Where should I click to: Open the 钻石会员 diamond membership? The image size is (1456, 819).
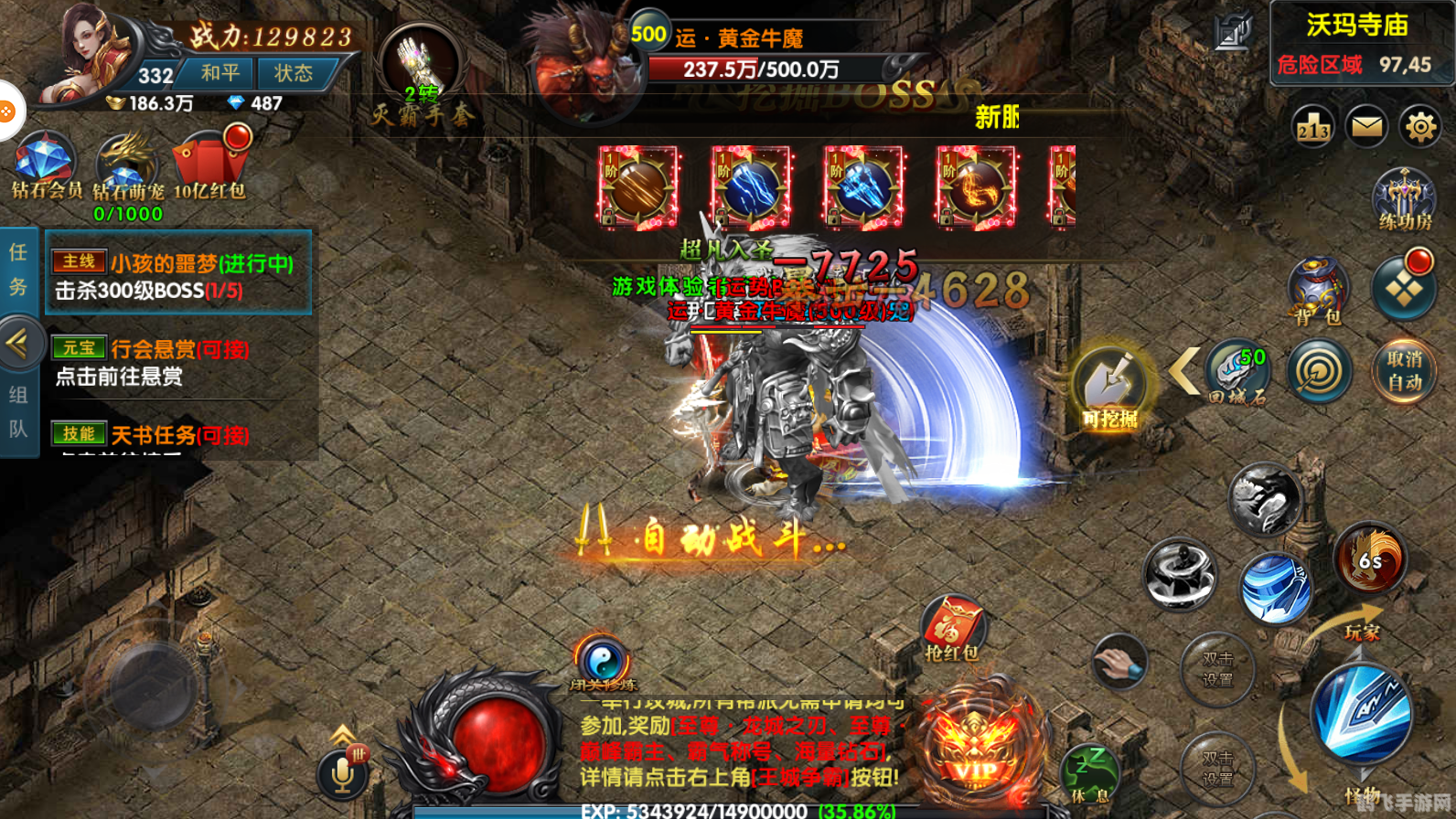click(44, 165)
